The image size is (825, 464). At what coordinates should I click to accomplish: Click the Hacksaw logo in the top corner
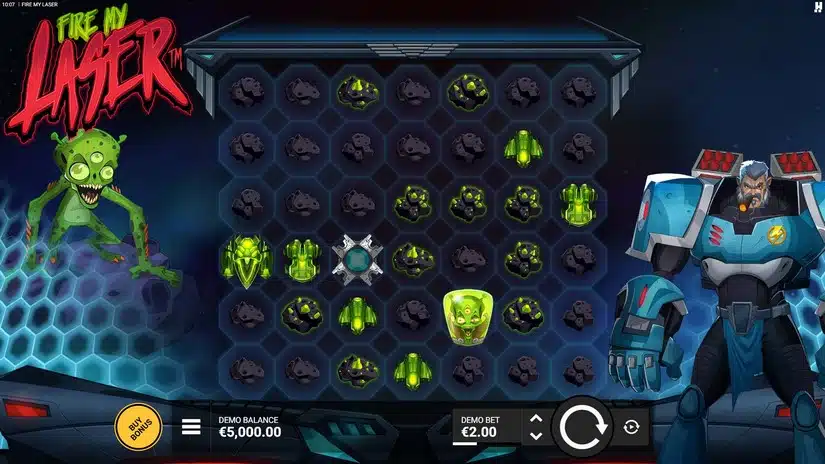(817, 7)
